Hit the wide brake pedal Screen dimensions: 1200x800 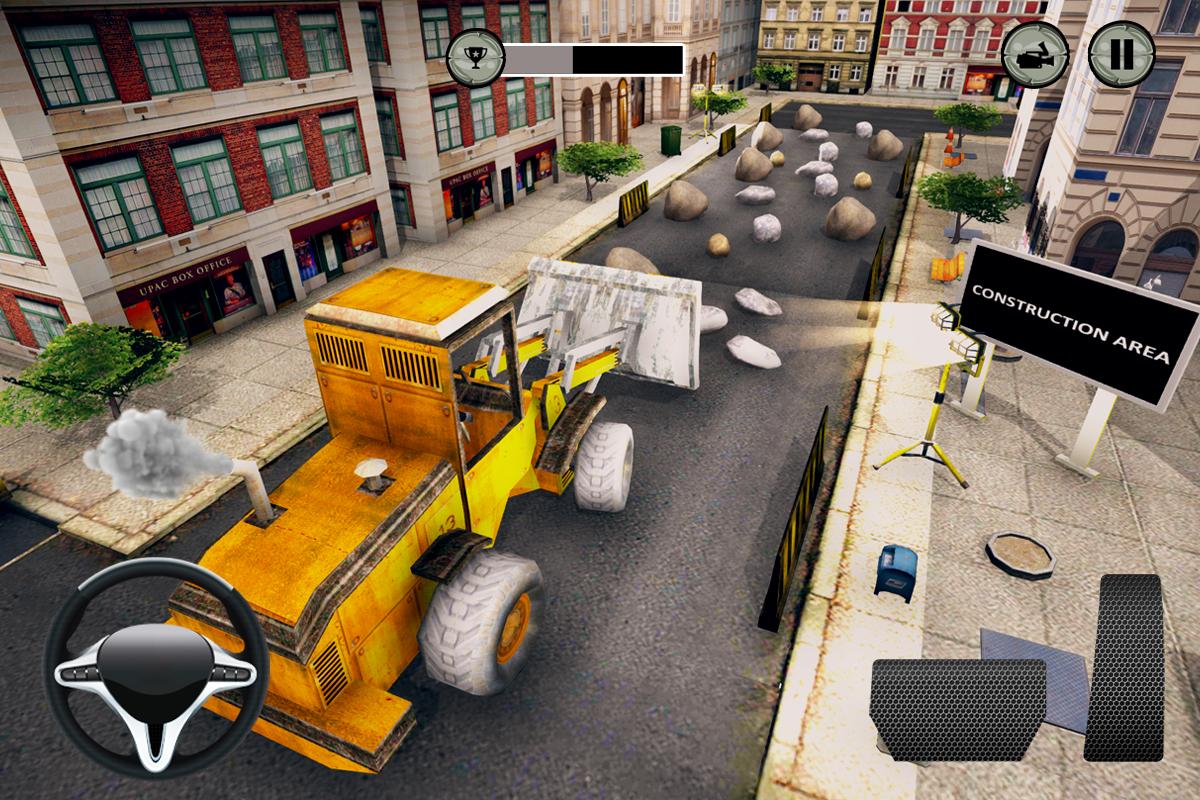point(957,709)
